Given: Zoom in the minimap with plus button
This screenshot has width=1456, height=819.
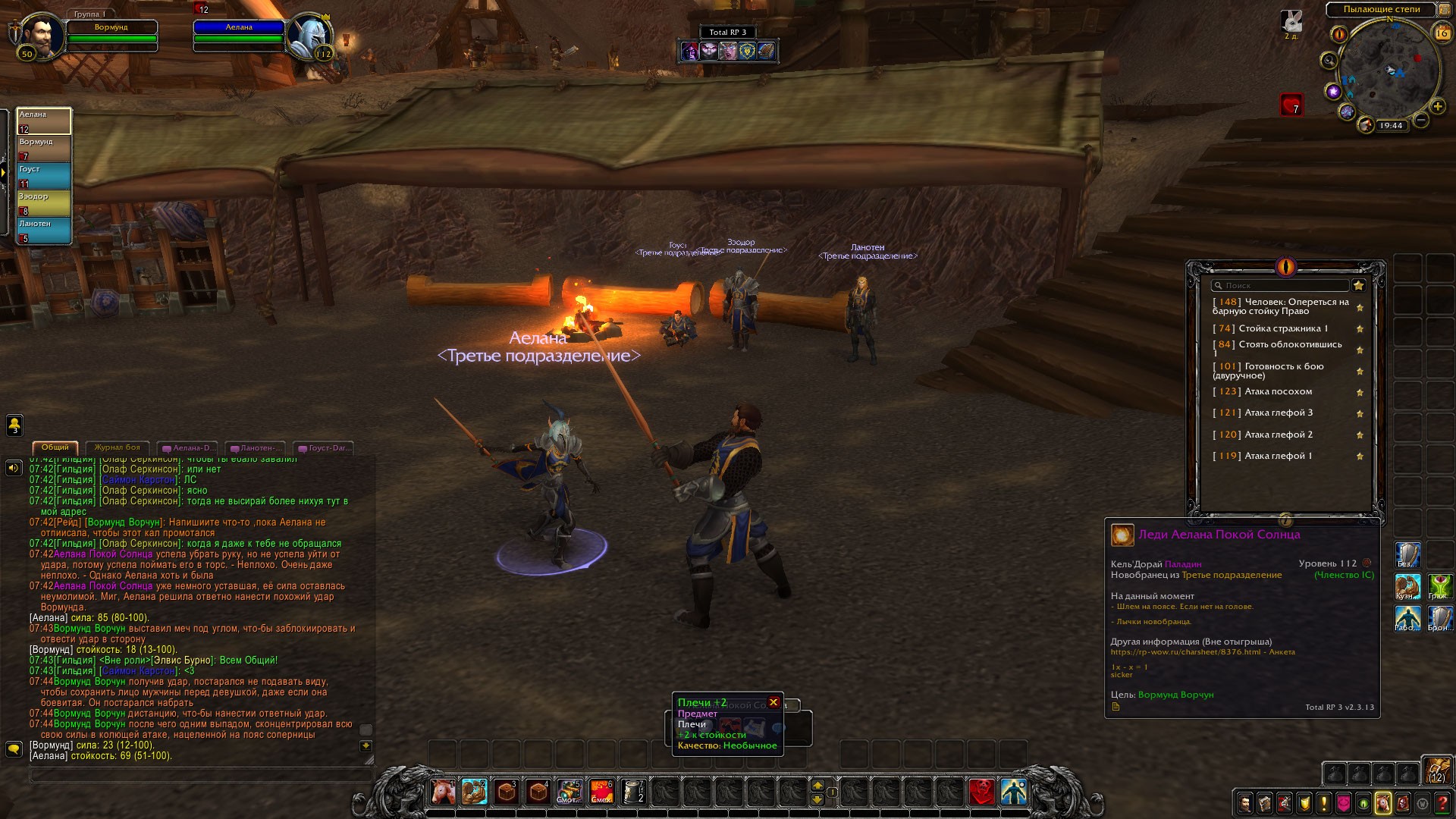Looking at the screenshot, I should click(1437, 107).
